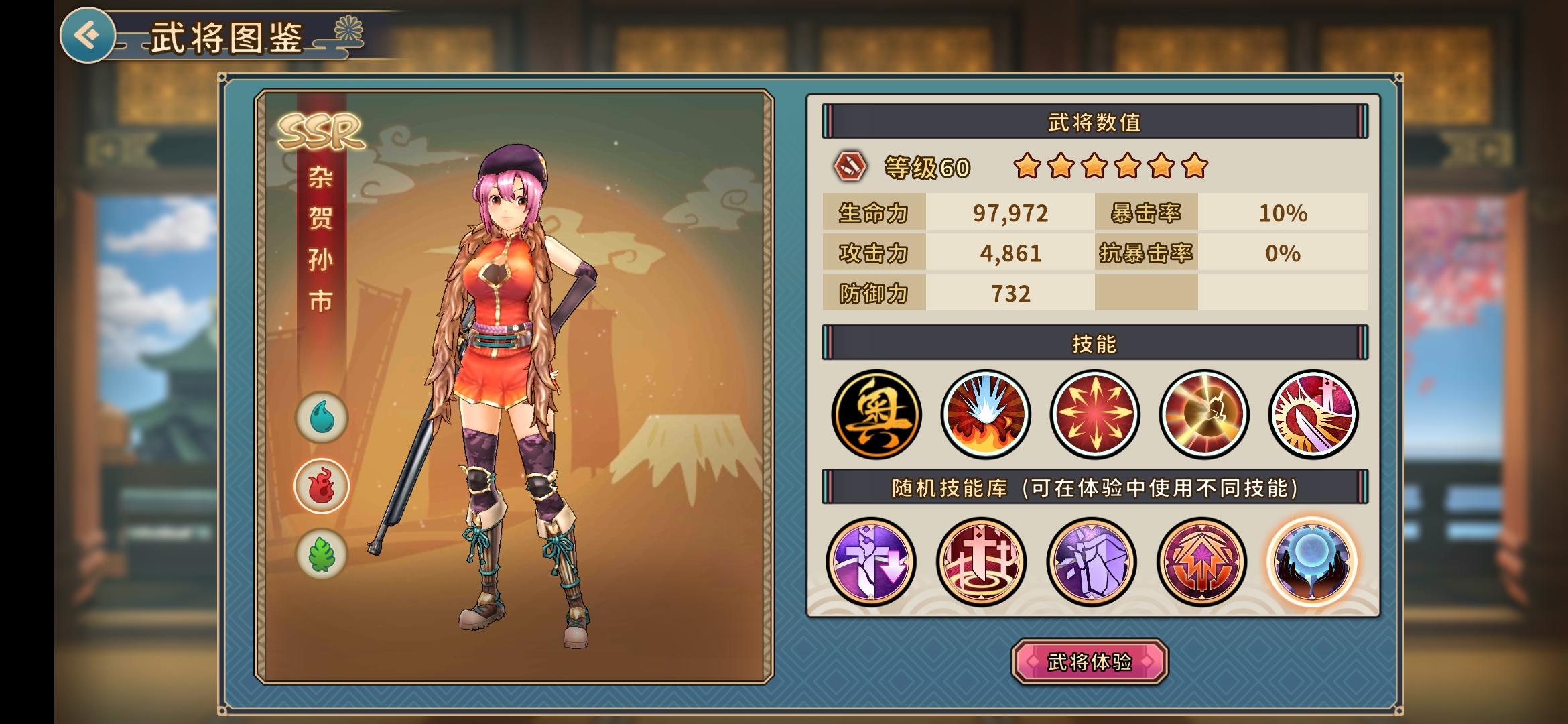1568x724 pixels.
Task: Switch to the green leaf element
Action: (x=322, y=554)
